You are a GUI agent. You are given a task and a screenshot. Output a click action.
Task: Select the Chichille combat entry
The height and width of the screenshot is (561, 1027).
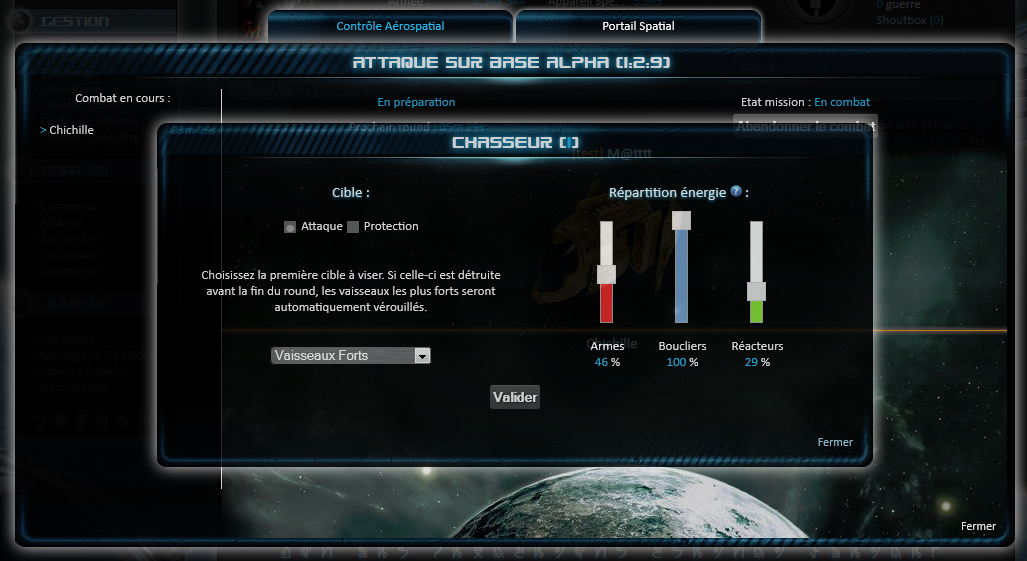coord(71,130)
